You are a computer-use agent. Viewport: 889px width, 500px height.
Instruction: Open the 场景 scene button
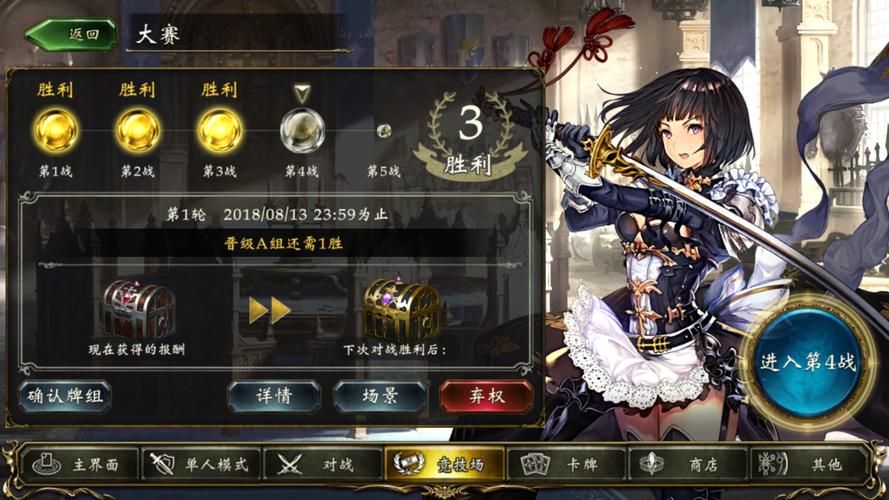click(379, 396)
